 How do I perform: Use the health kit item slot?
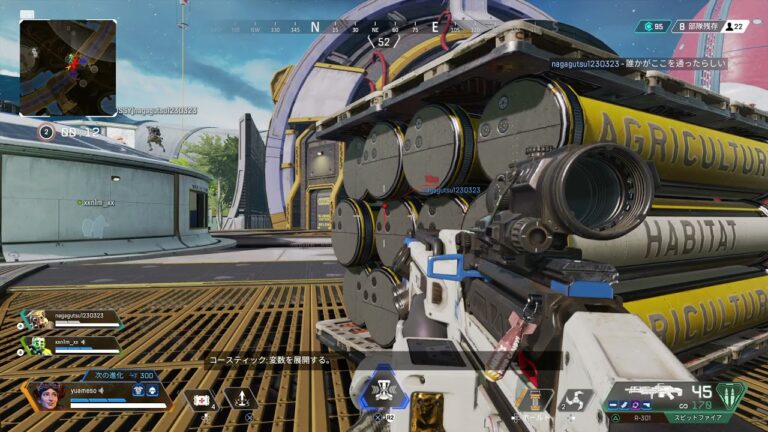click(200, 399)
